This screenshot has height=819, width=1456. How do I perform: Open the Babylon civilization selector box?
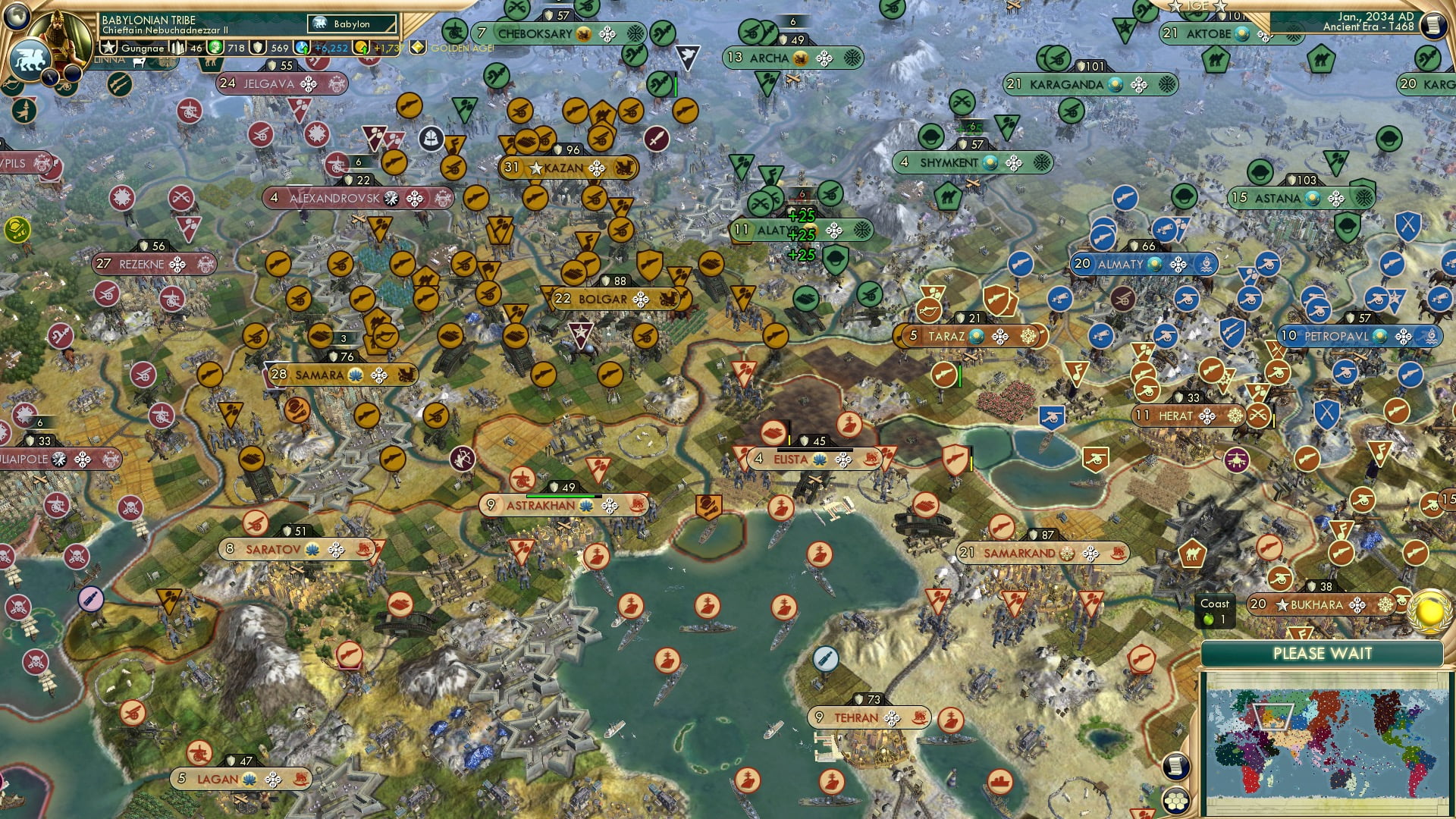pos(353,24)
